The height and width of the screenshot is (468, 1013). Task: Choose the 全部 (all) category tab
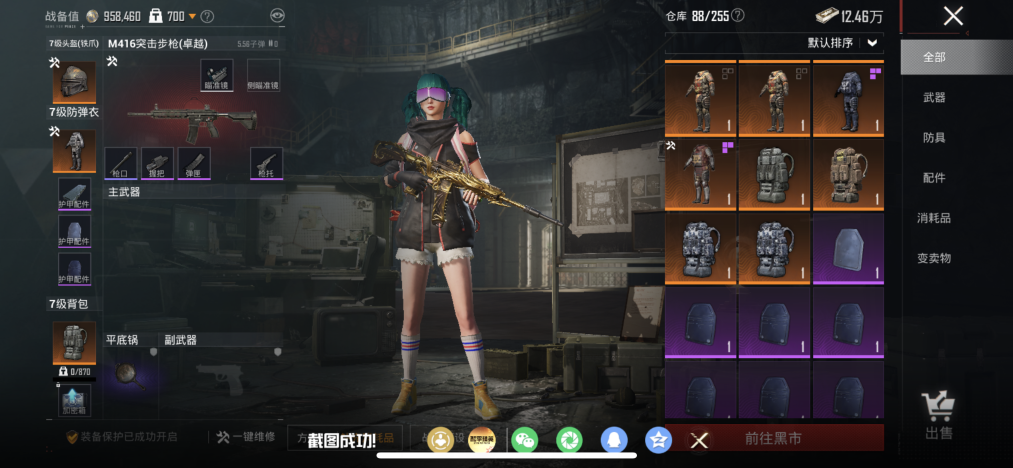click(934, 57)
